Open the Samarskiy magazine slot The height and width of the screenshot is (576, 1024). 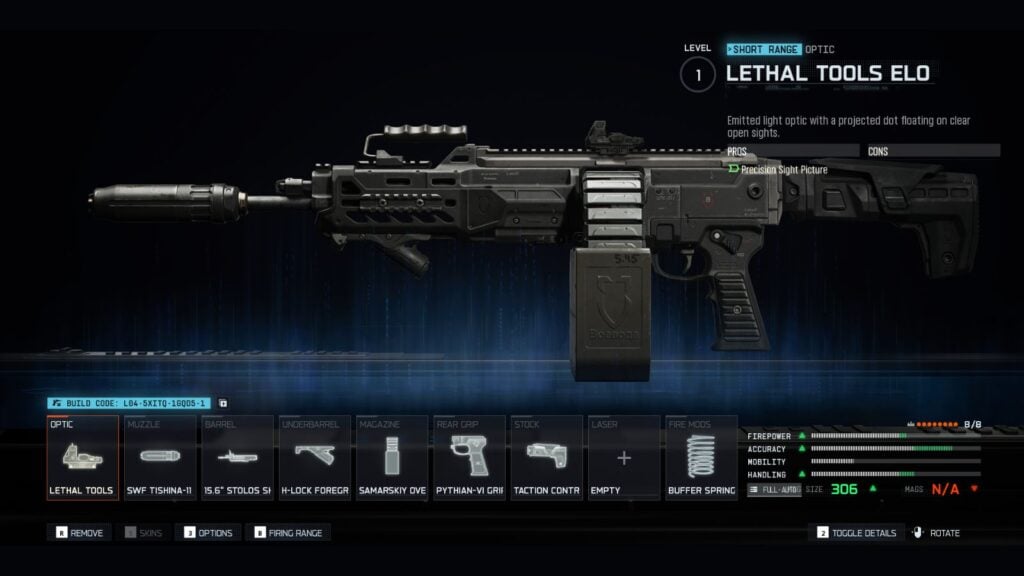click(392, 458)
